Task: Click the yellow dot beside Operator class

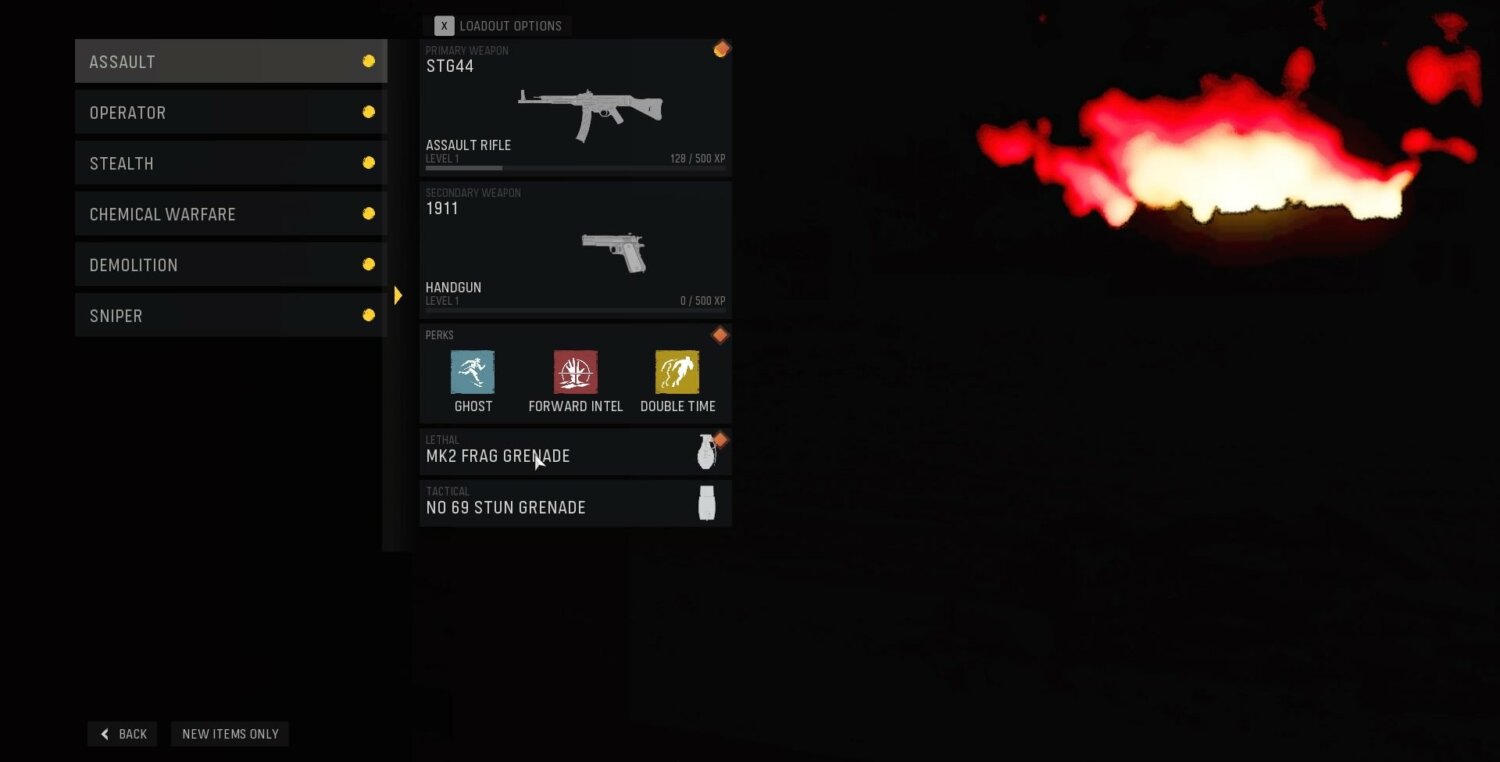Action: point(369,111)
